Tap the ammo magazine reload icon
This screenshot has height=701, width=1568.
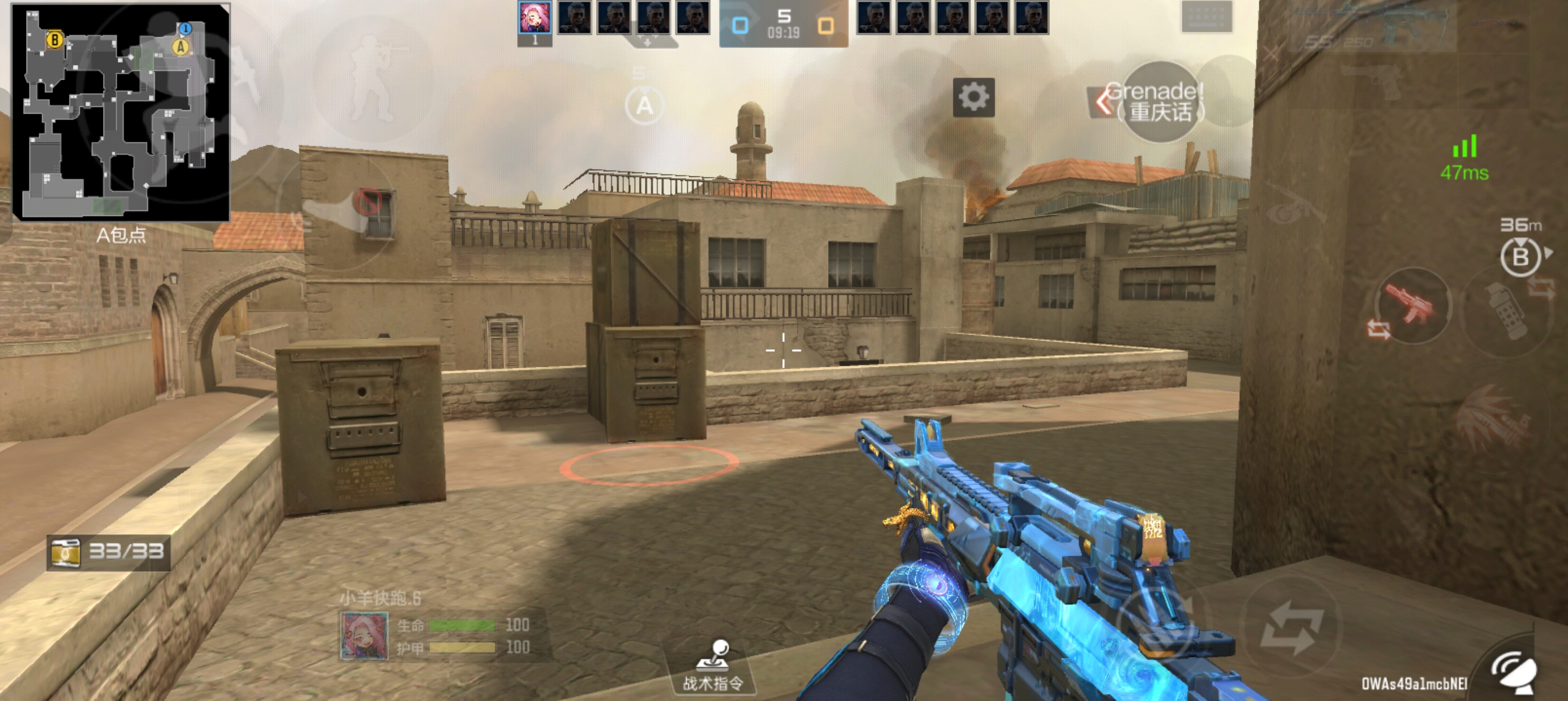pos(65,552)
